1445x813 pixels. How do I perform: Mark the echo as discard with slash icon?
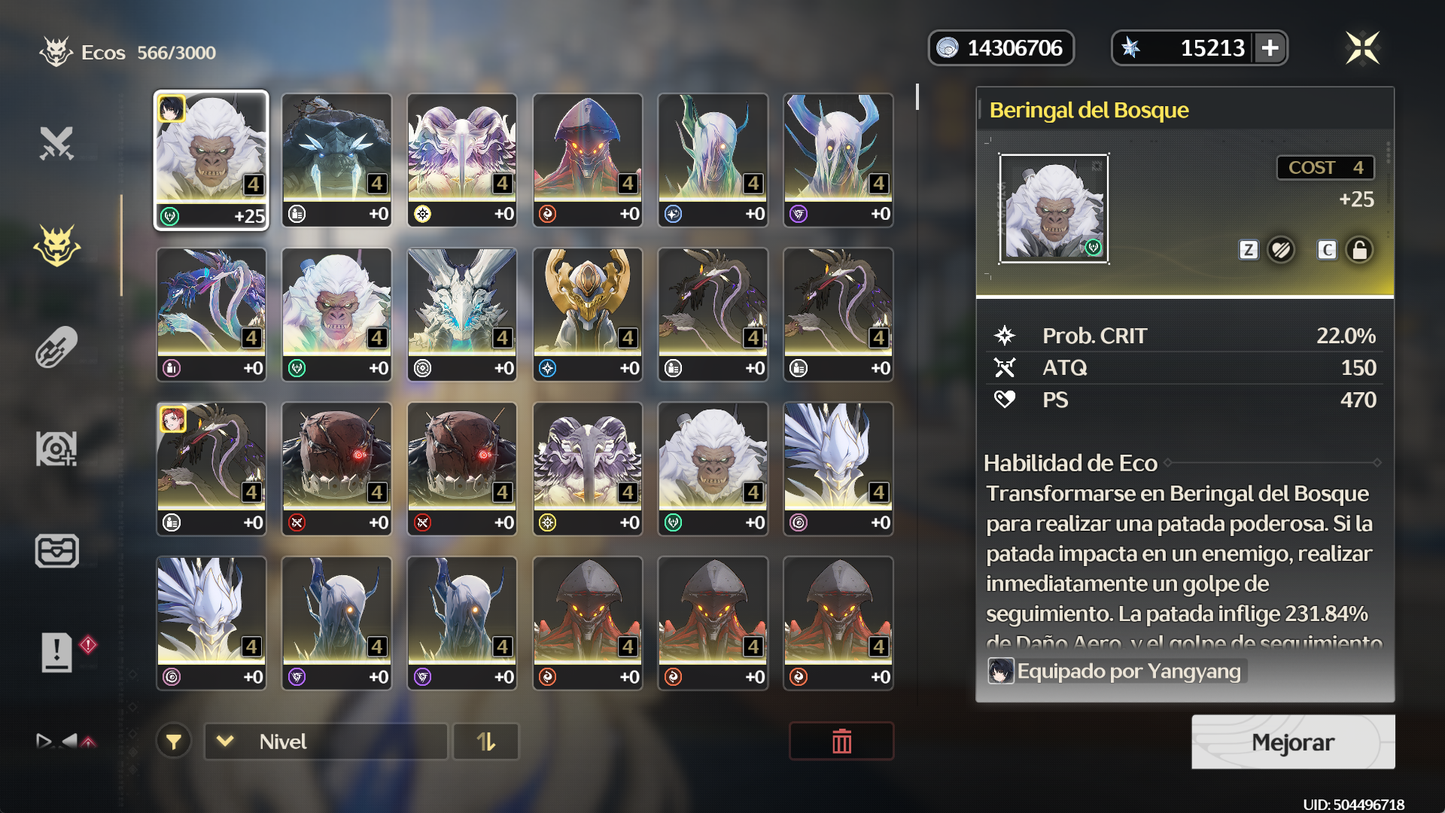tap(1281, 250)
